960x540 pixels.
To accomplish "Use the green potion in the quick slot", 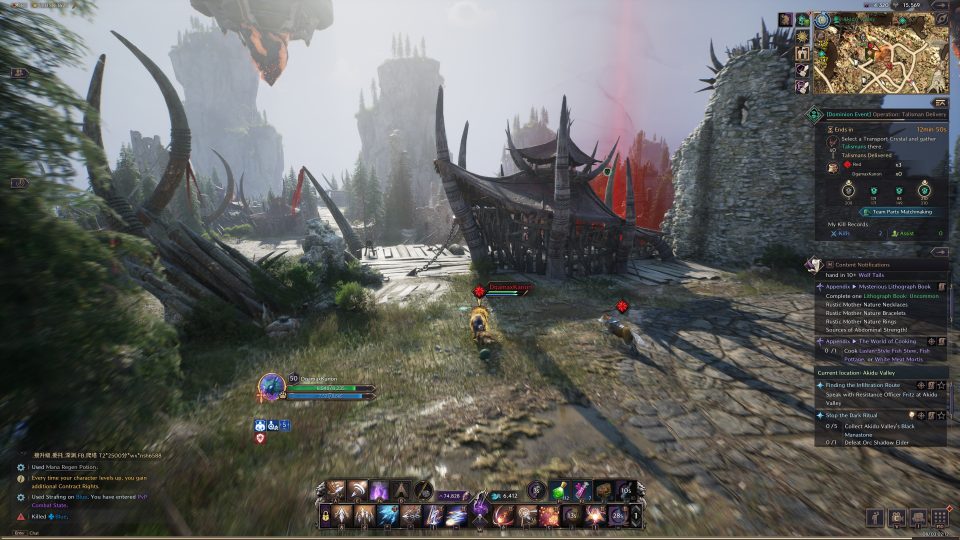I will pos(561,490).
